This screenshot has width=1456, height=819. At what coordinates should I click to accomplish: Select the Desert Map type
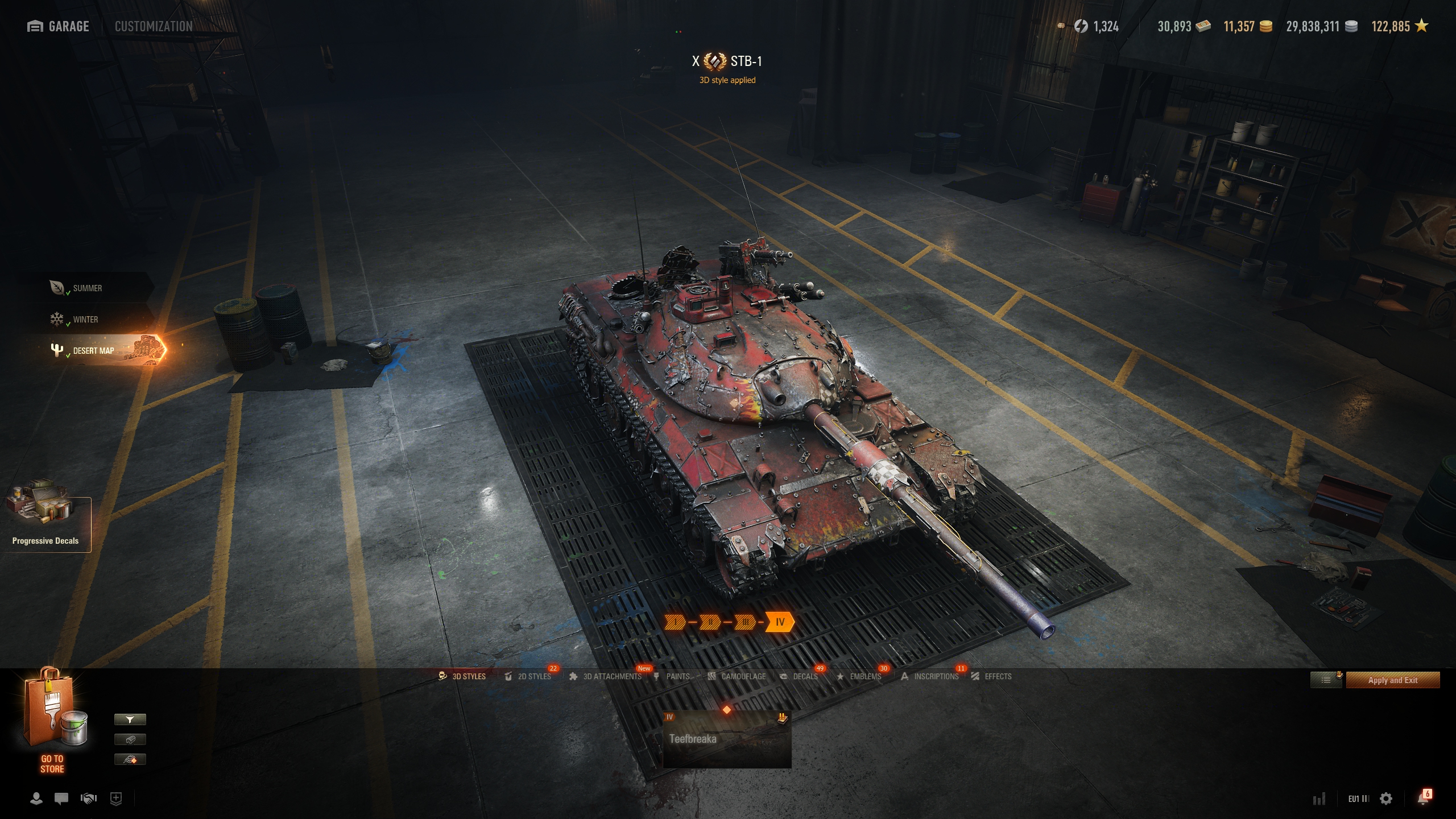94,350
